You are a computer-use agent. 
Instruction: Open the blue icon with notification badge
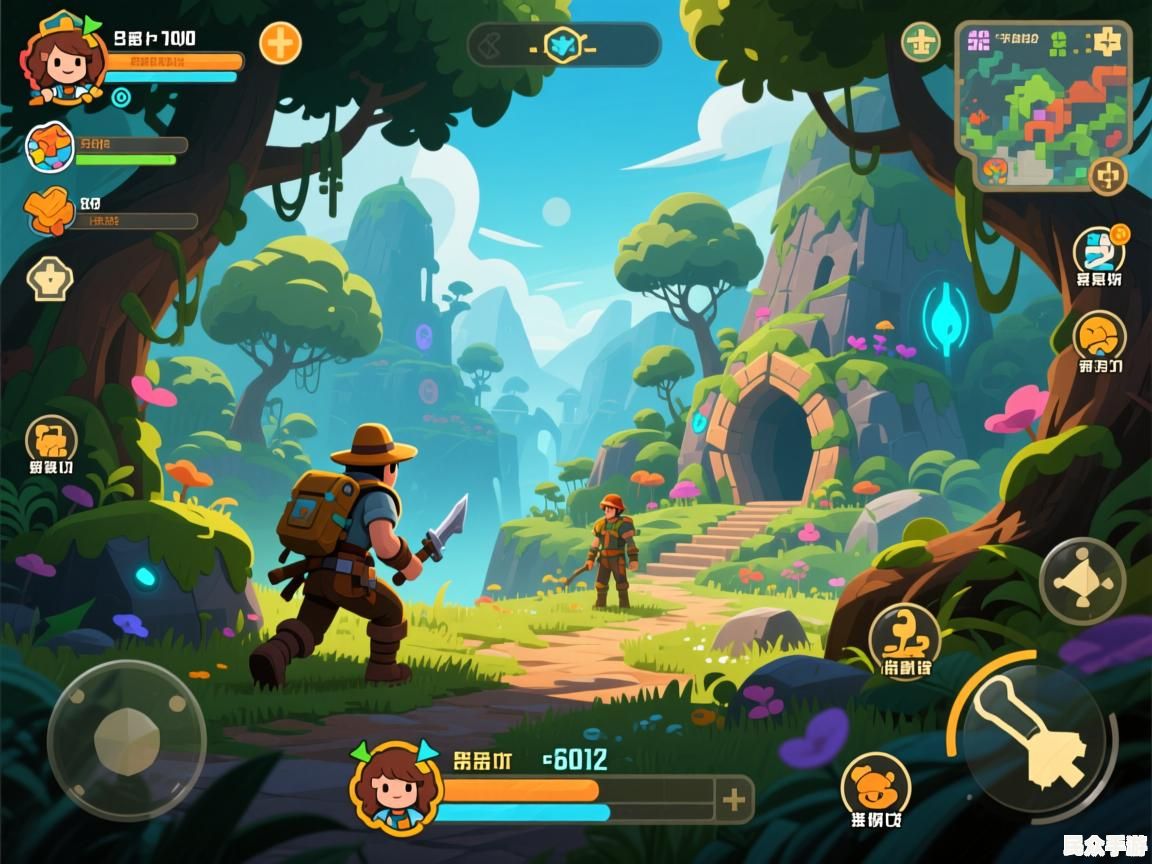[1099, 250]
